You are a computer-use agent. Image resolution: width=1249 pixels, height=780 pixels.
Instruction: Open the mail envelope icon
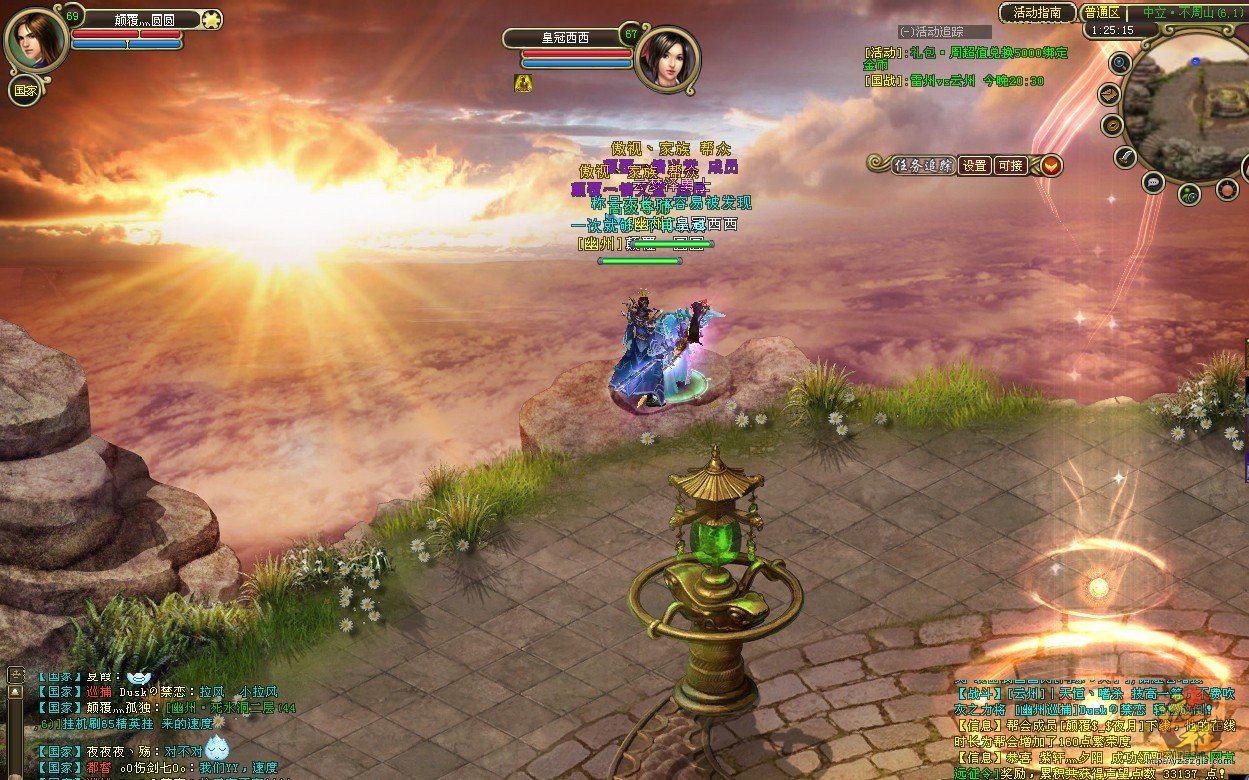(1109, 94)
